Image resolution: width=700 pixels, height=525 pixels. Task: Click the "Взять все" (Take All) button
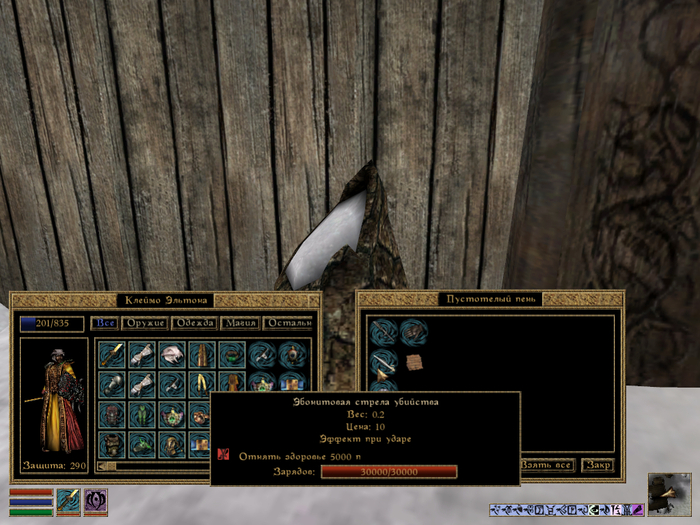coord(546,465)
